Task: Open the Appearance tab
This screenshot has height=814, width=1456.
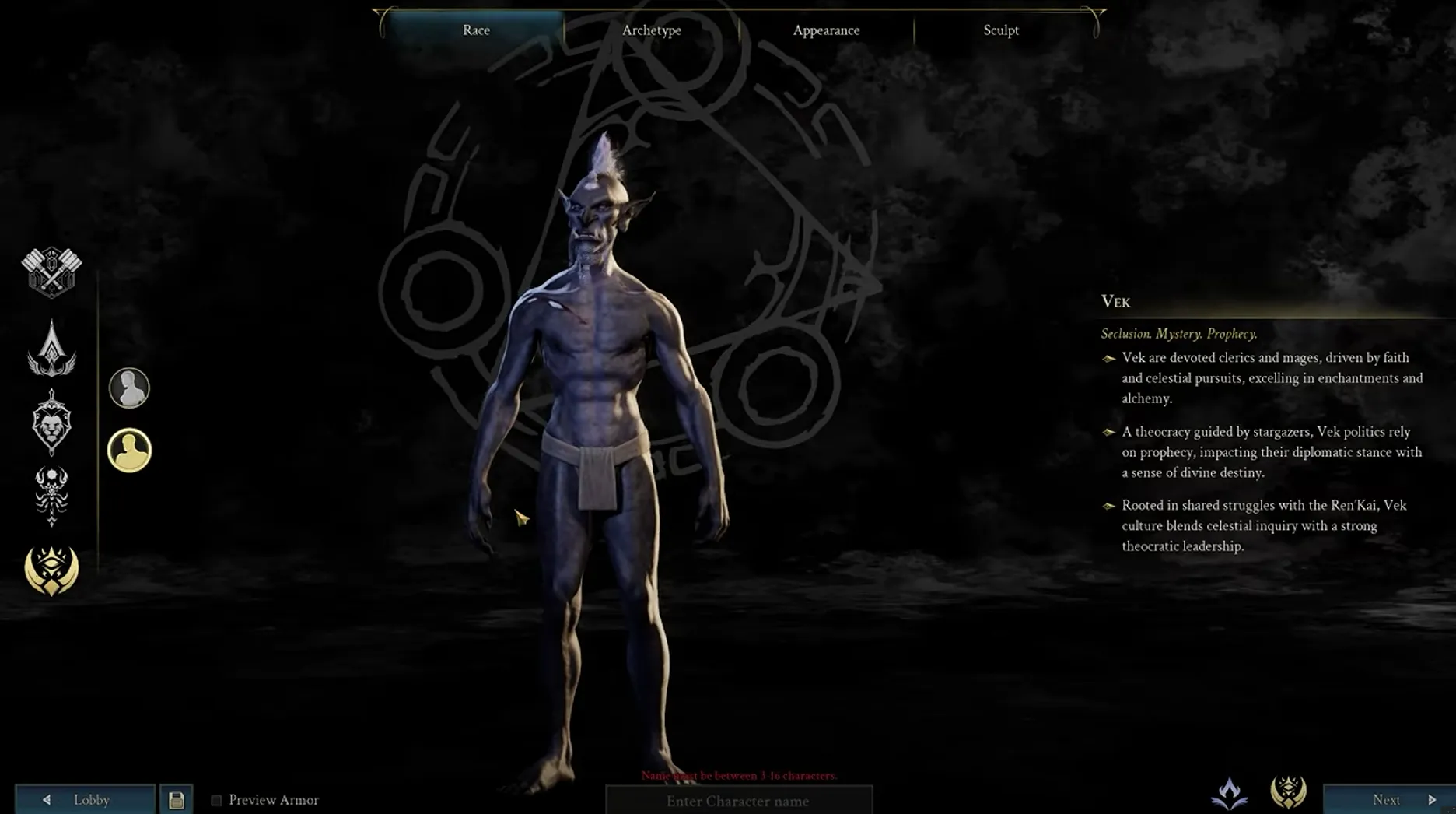Action: pos(826,30)
